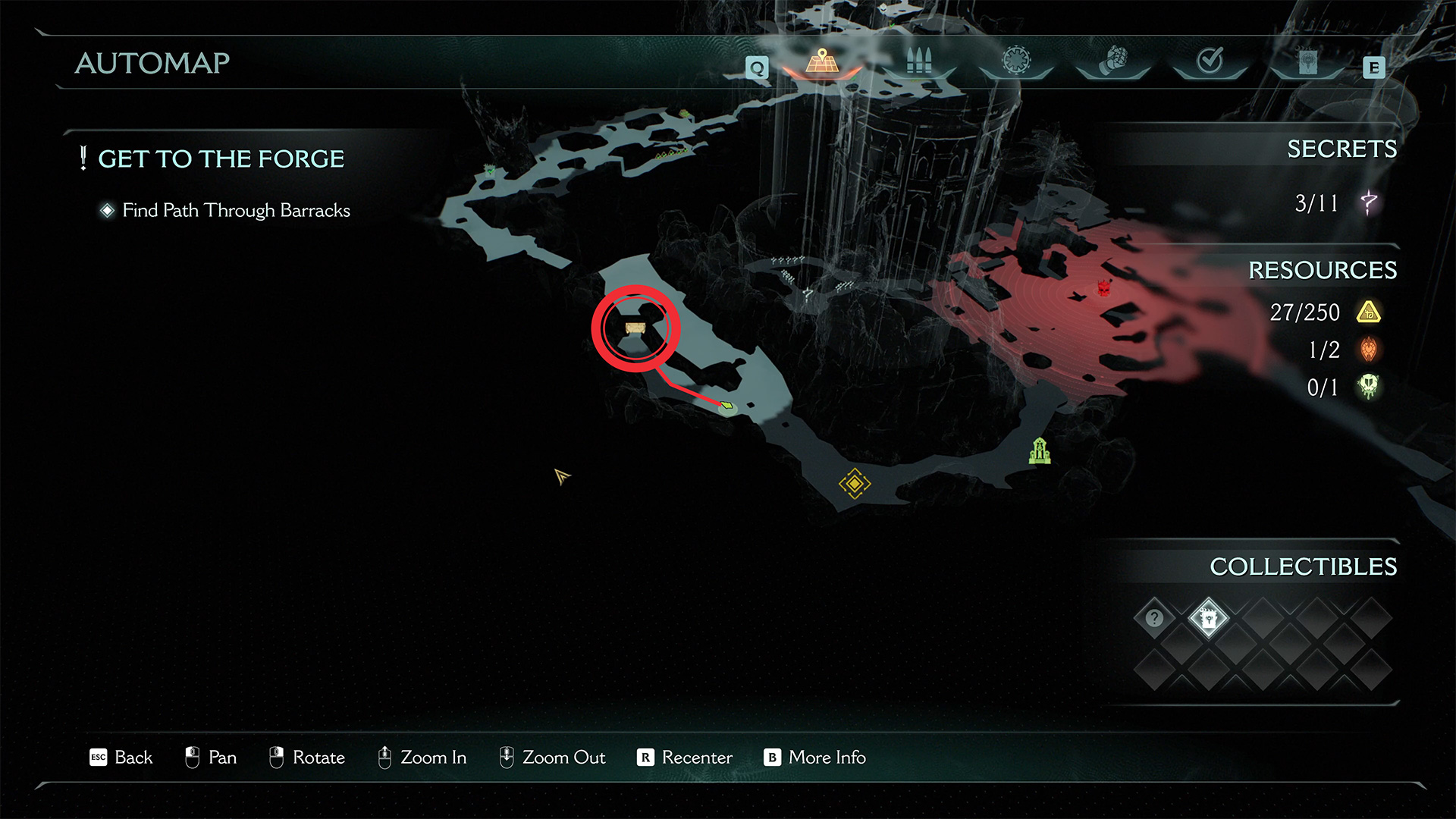The height and width of the screenshot is (819, 1456).
Task: Recenter the automap view
Action: 685,757
